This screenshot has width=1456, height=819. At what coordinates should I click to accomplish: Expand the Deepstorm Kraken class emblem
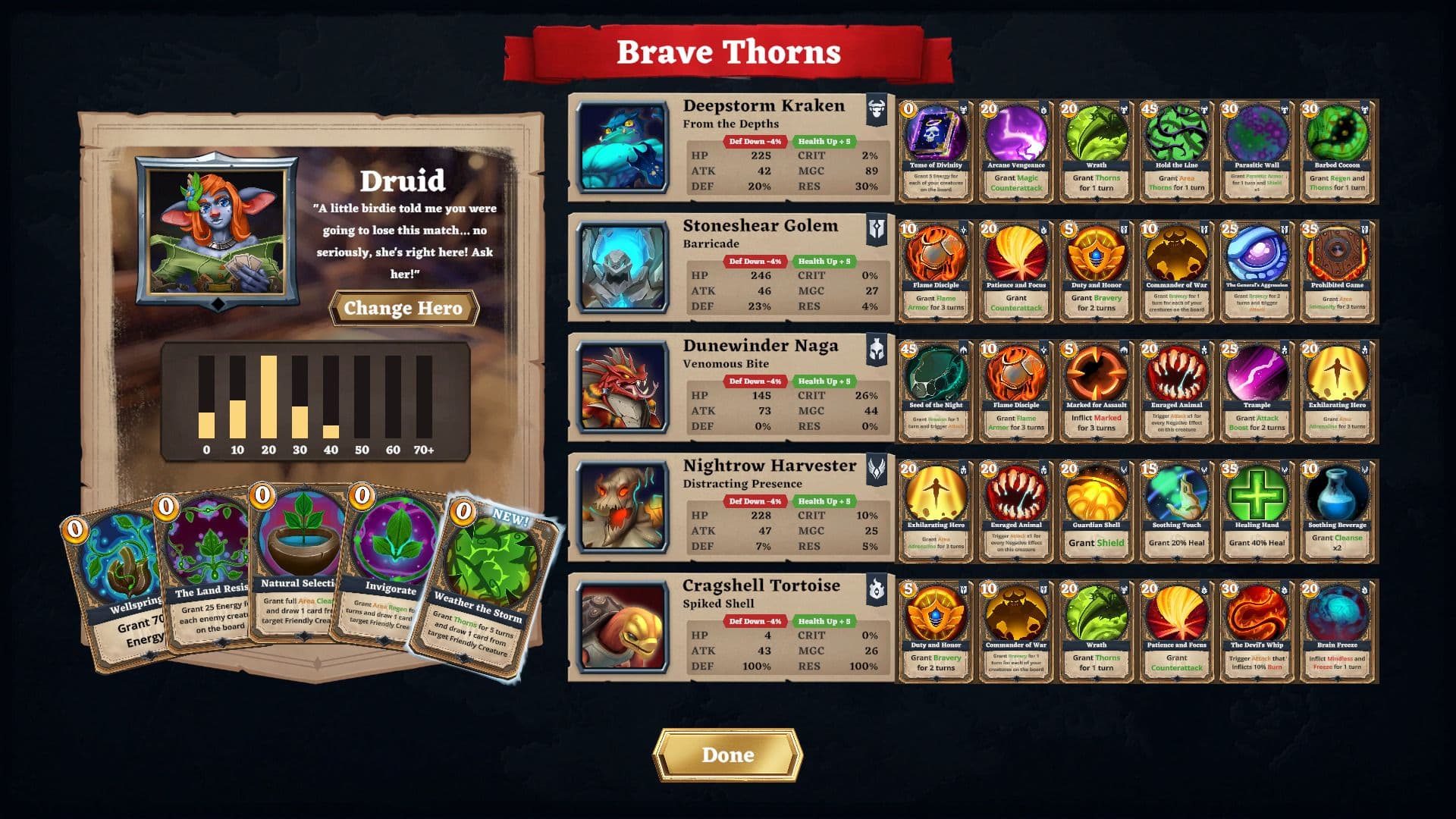(x=876, y=107)
